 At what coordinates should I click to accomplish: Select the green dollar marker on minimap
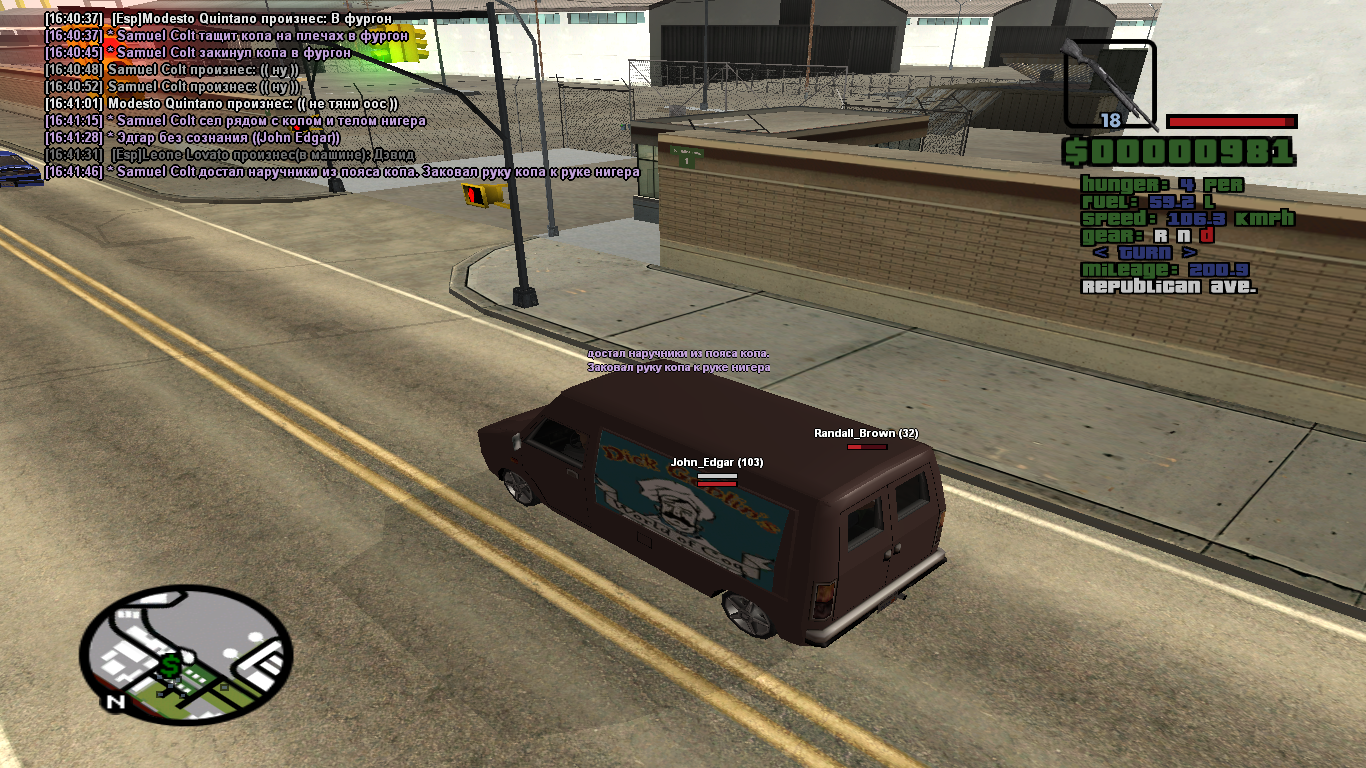coord(171,666)
